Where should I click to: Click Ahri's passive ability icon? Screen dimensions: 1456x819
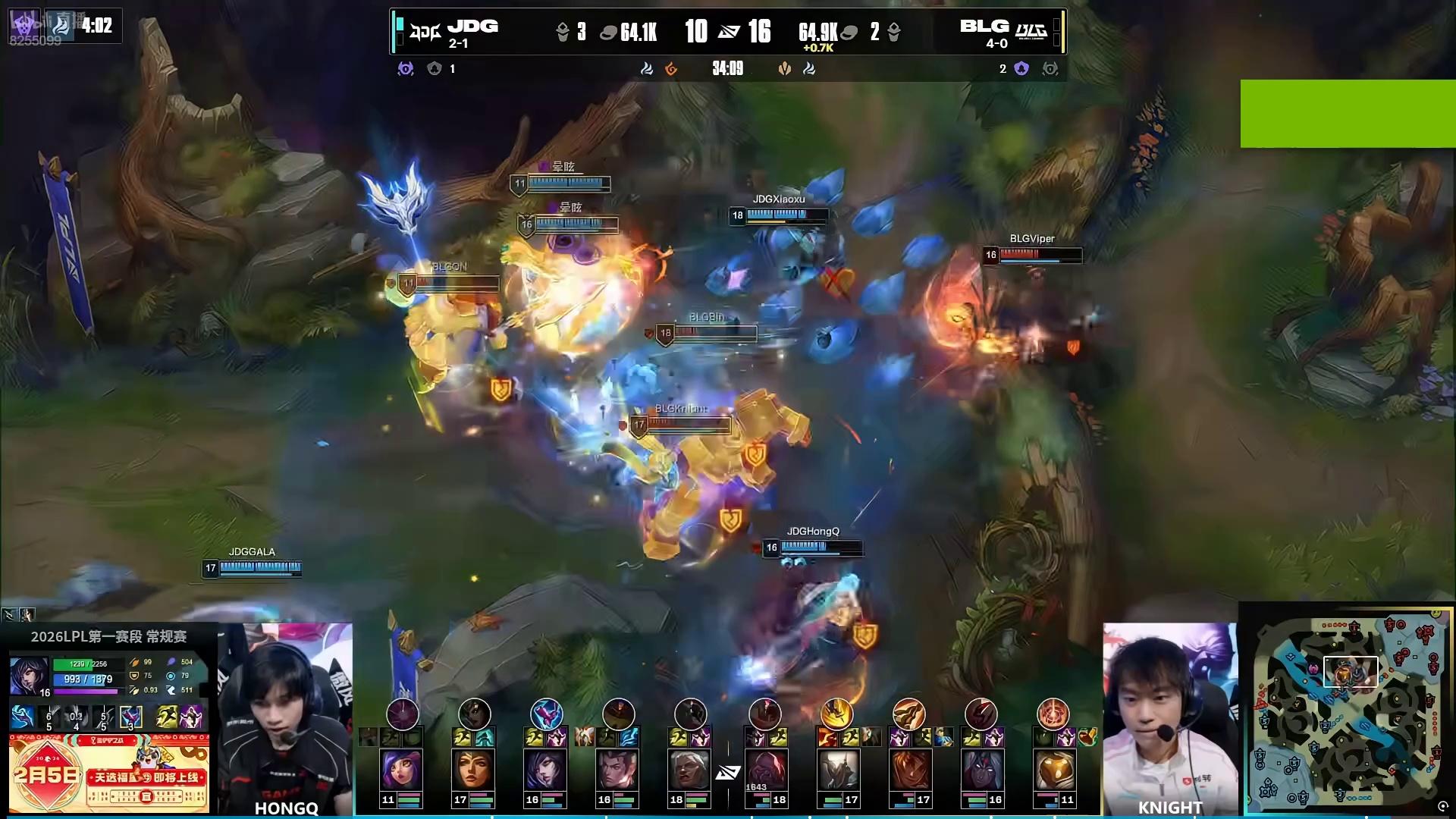(x=23, y=717)
